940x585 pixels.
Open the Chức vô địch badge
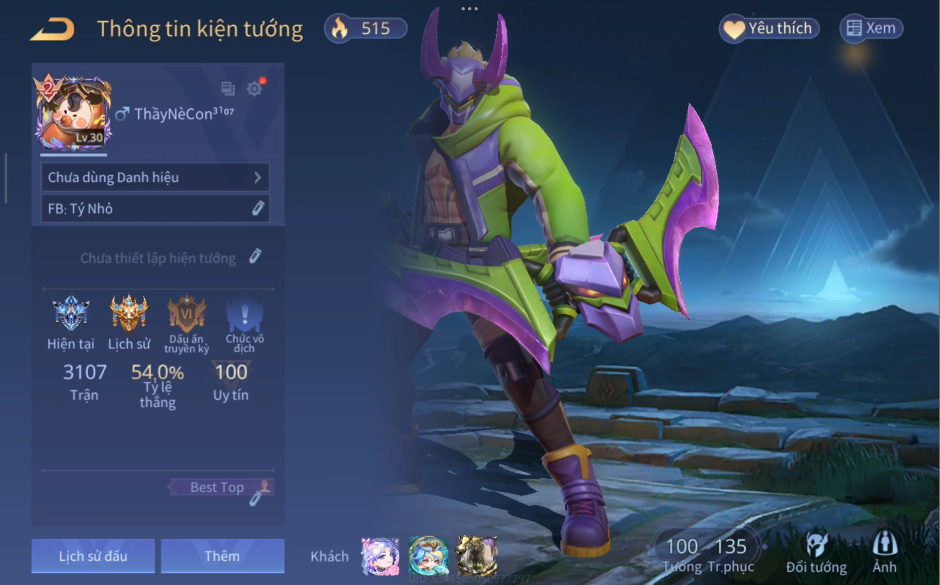[244, 316]
